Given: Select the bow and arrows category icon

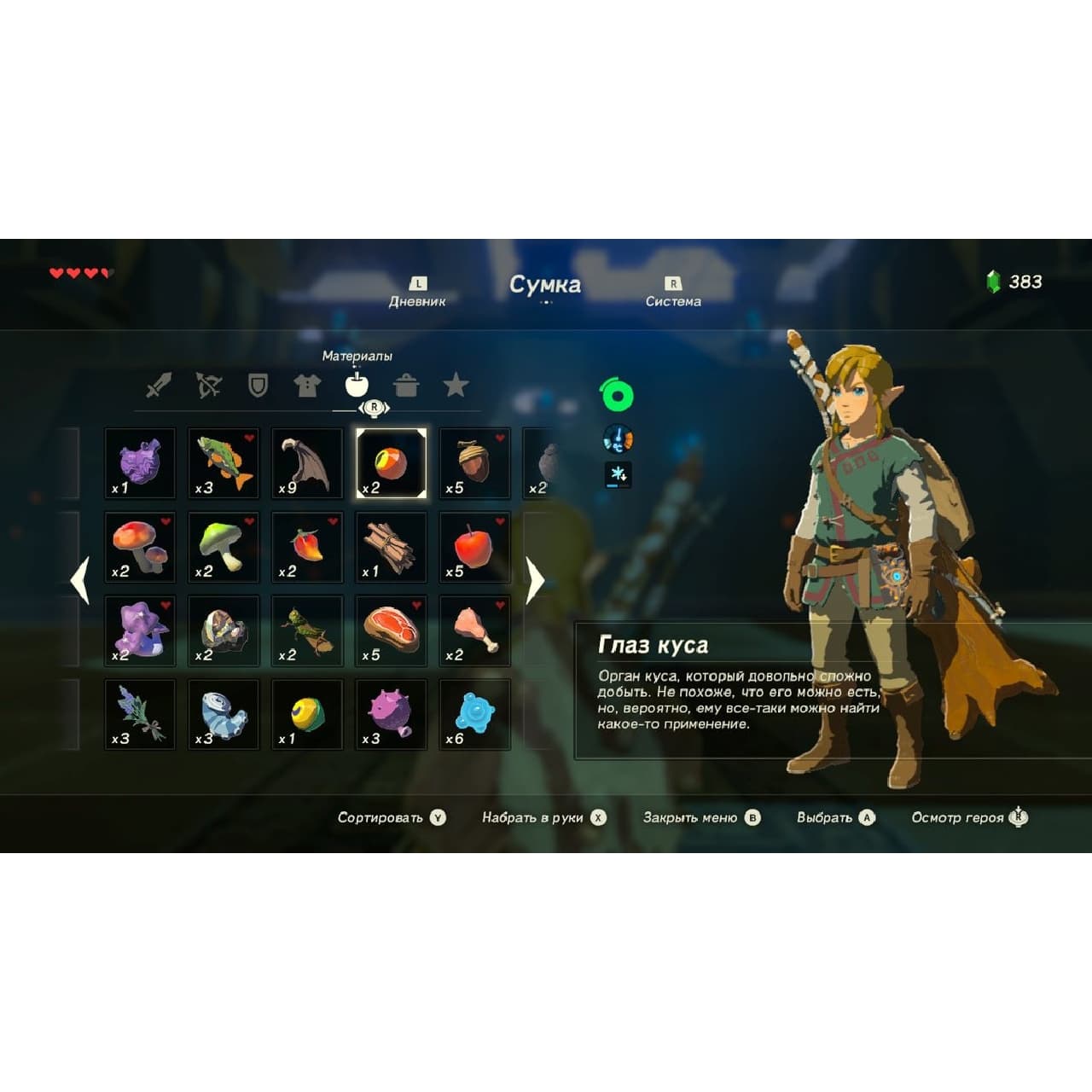Looking at the screenshot, I should point(209,386).
